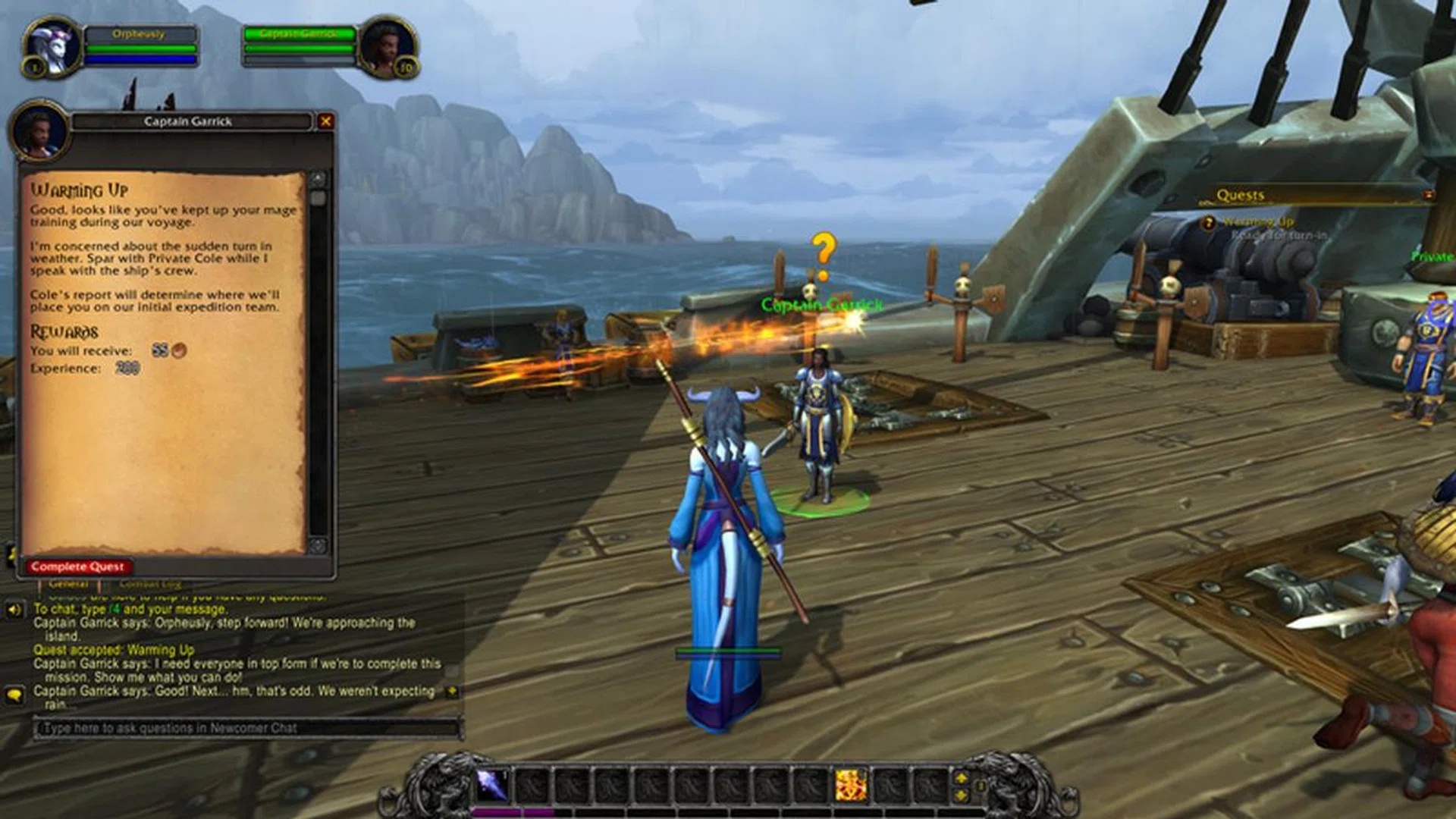The image size is (1456, 819).
Task: Activate the frost spell in the action bar
Action: 491,785
